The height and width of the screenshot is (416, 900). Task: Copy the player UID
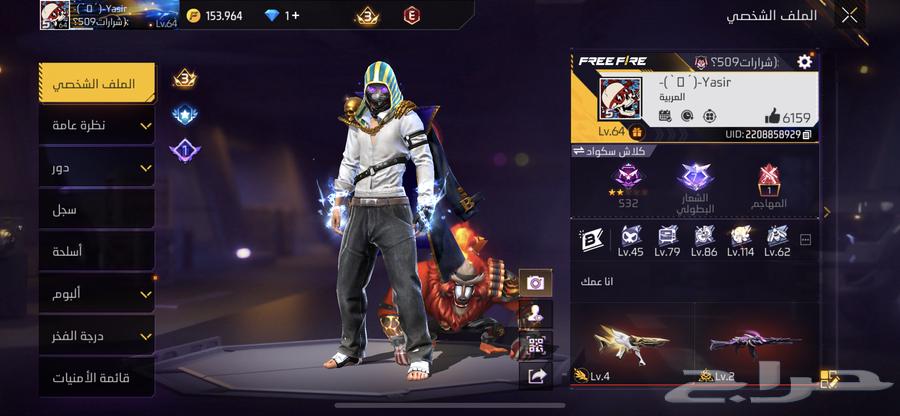click(x=807, y=133)
